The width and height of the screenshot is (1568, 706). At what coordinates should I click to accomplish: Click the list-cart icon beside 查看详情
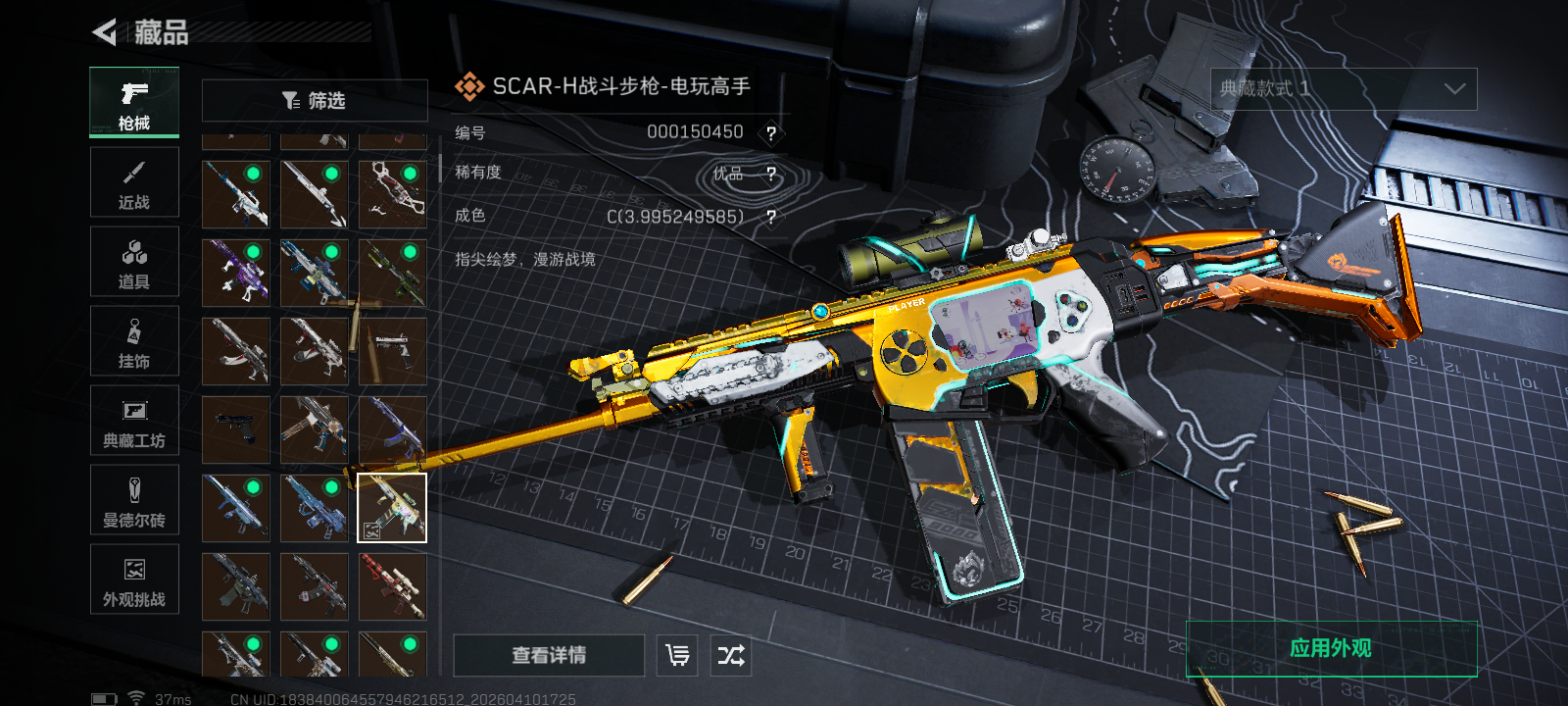pos(677,655)
